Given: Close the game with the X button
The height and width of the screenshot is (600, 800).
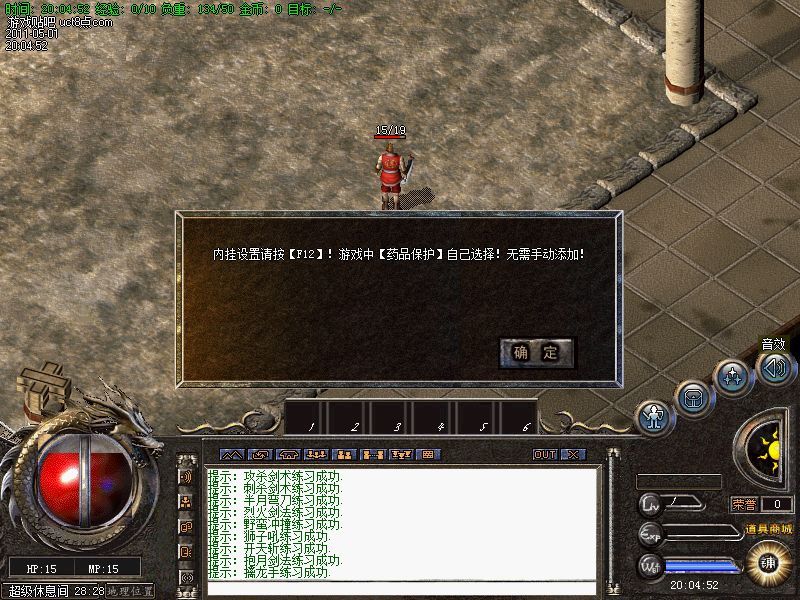Looking at the screenshot, I should tap(572, 454).
